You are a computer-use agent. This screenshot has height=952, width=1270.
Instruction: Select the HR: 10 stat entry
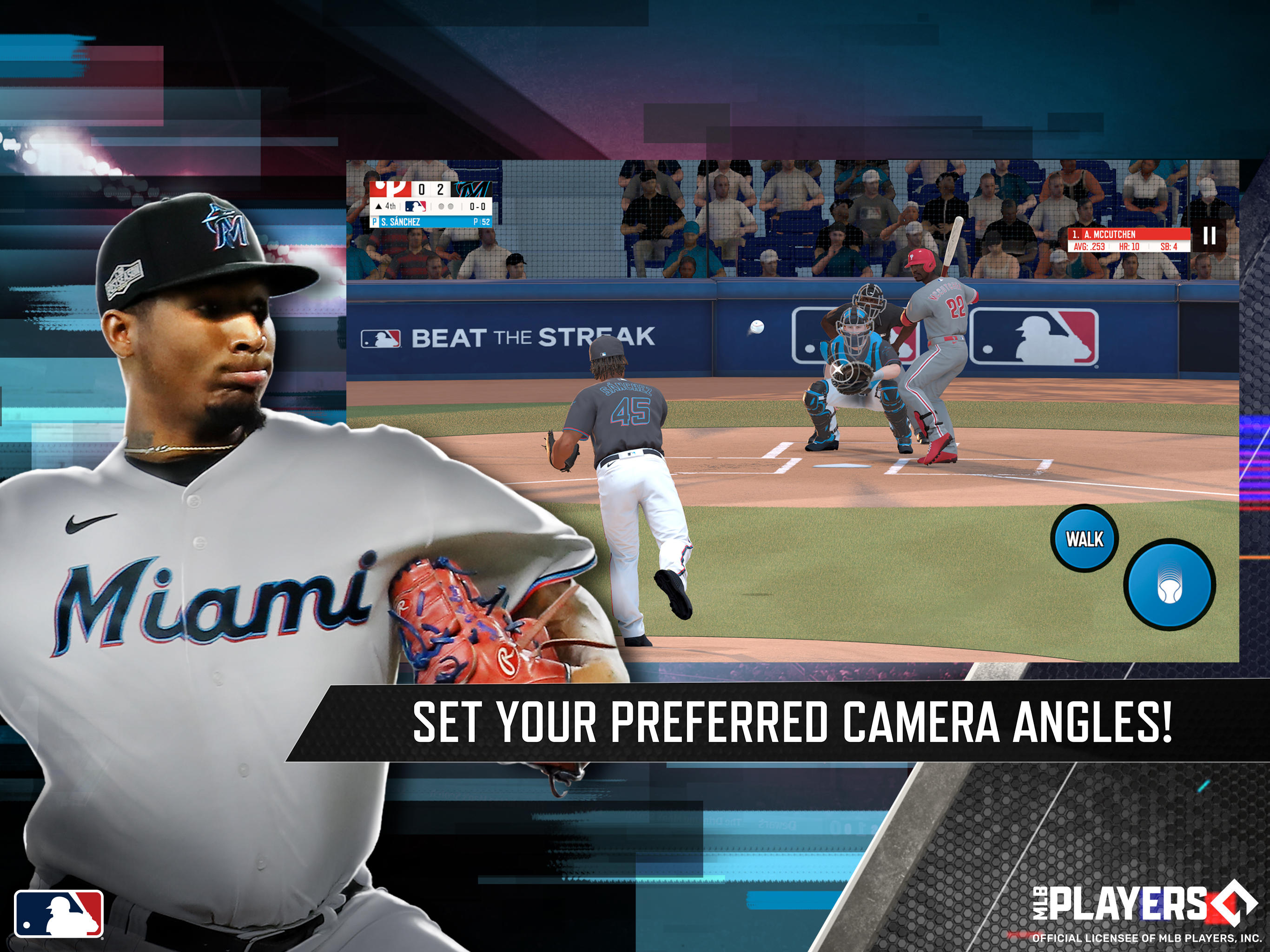click(x=1129, y=246)
